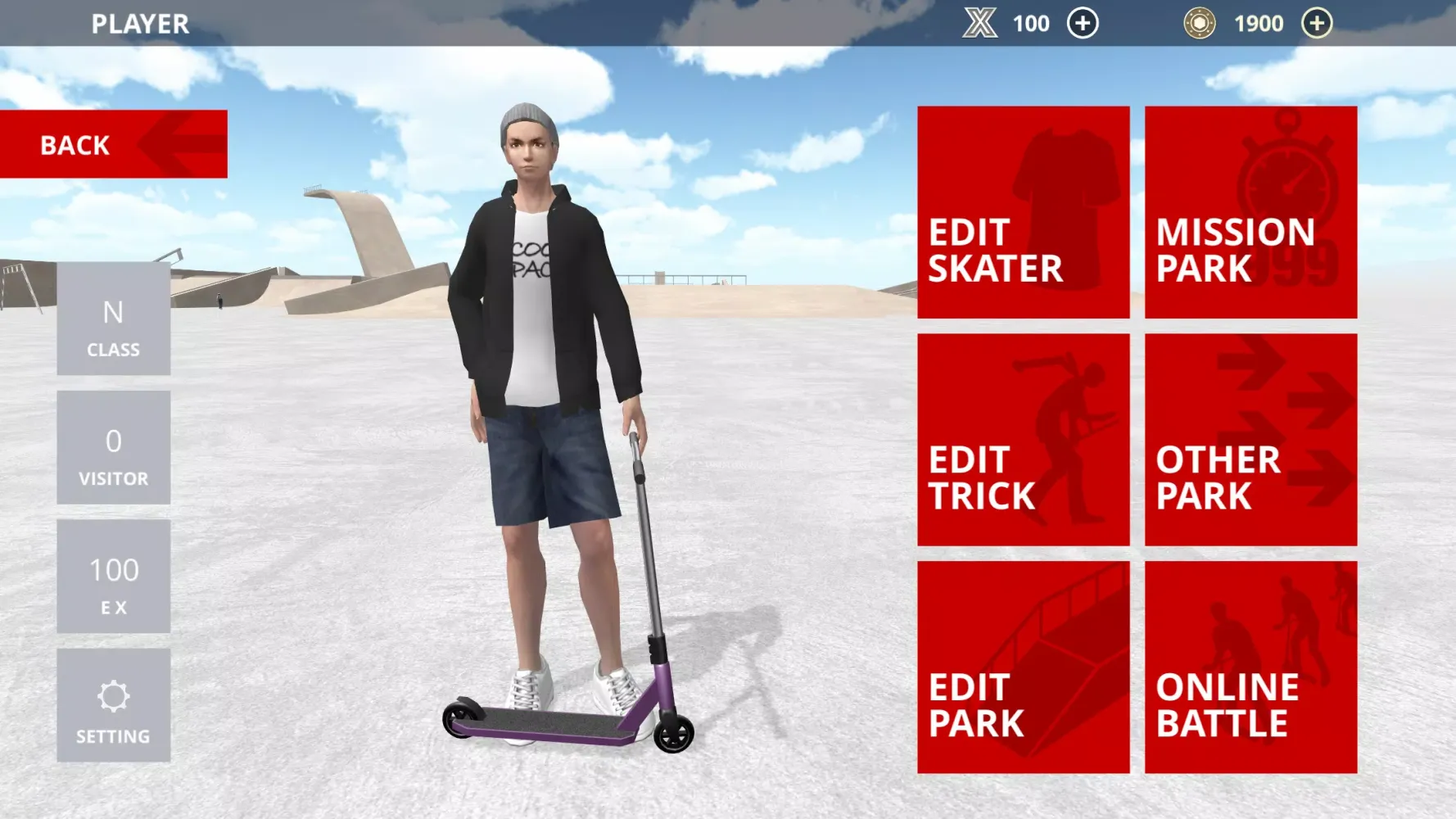Open the Edit Trick menu tile
This screenshot has height=819, width=1456.
pyautogui.click(x=1024, y=440)
